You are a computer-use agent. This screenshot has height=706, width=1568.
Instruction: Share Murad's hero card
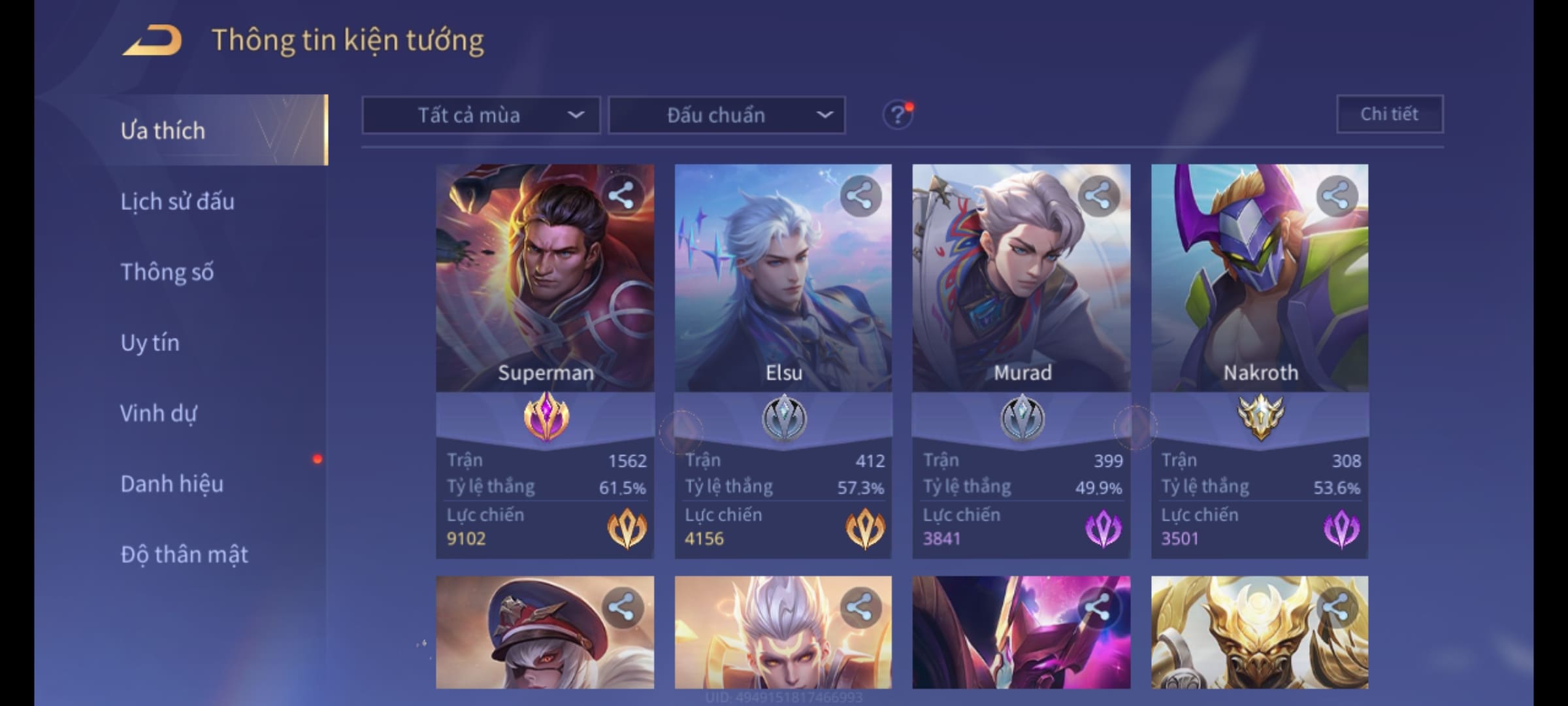click(x=1098, y=195)
